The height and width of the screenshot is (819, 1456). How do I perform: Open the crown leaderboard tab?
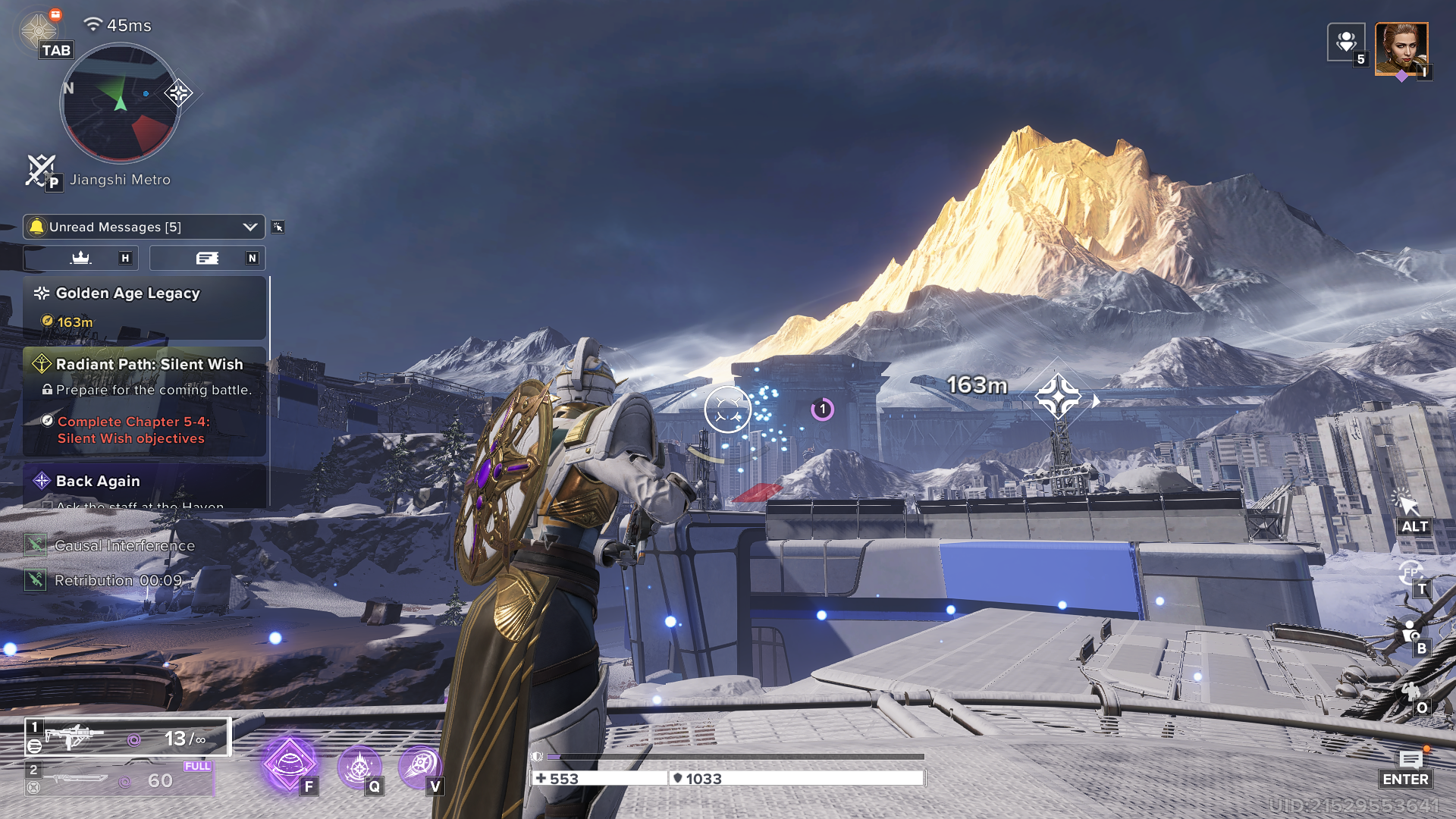81,258
